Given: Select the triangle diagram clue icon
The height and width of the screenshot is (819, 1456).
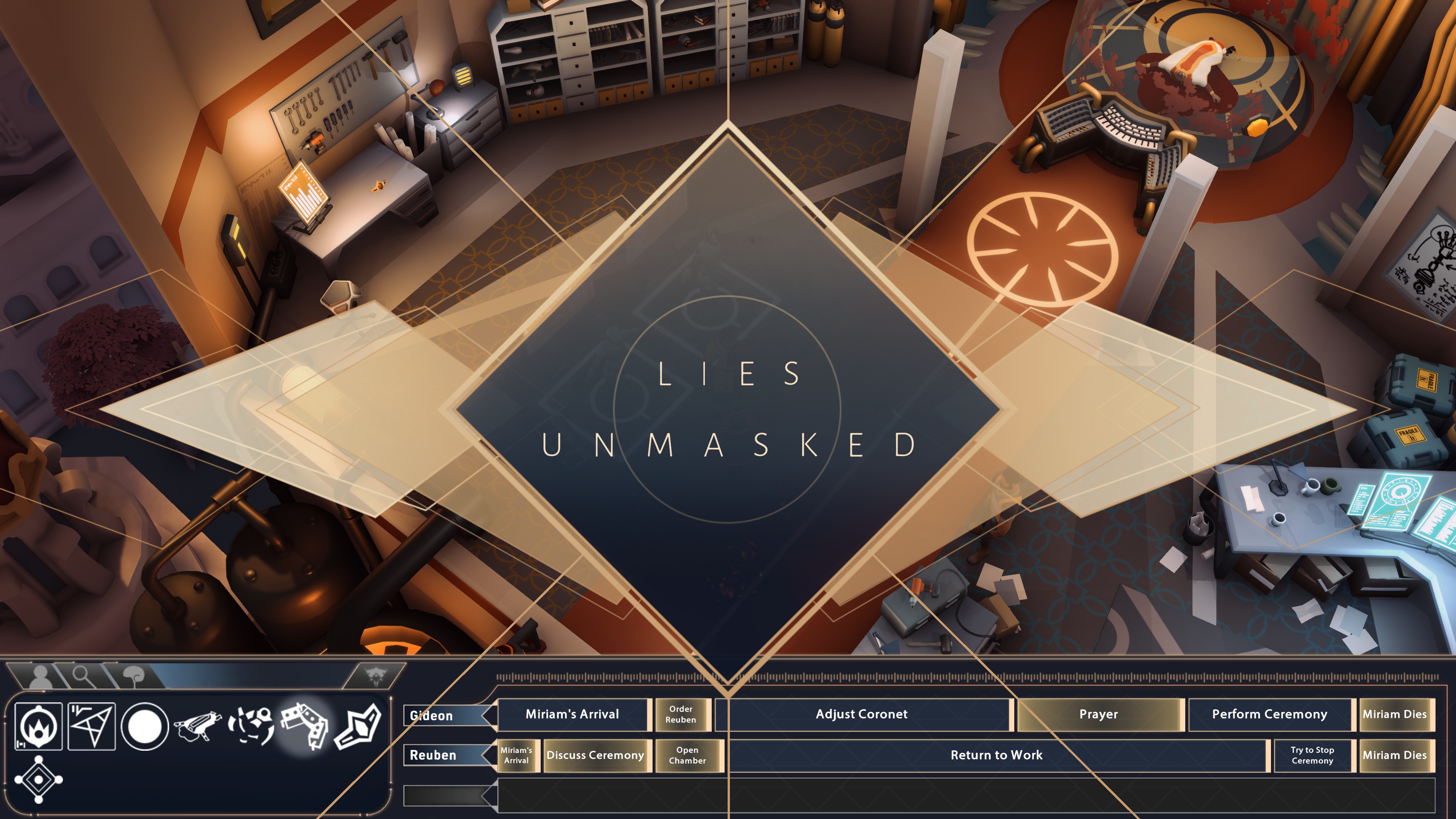Looking at the screenshot, I should click(x=91, y=726).
